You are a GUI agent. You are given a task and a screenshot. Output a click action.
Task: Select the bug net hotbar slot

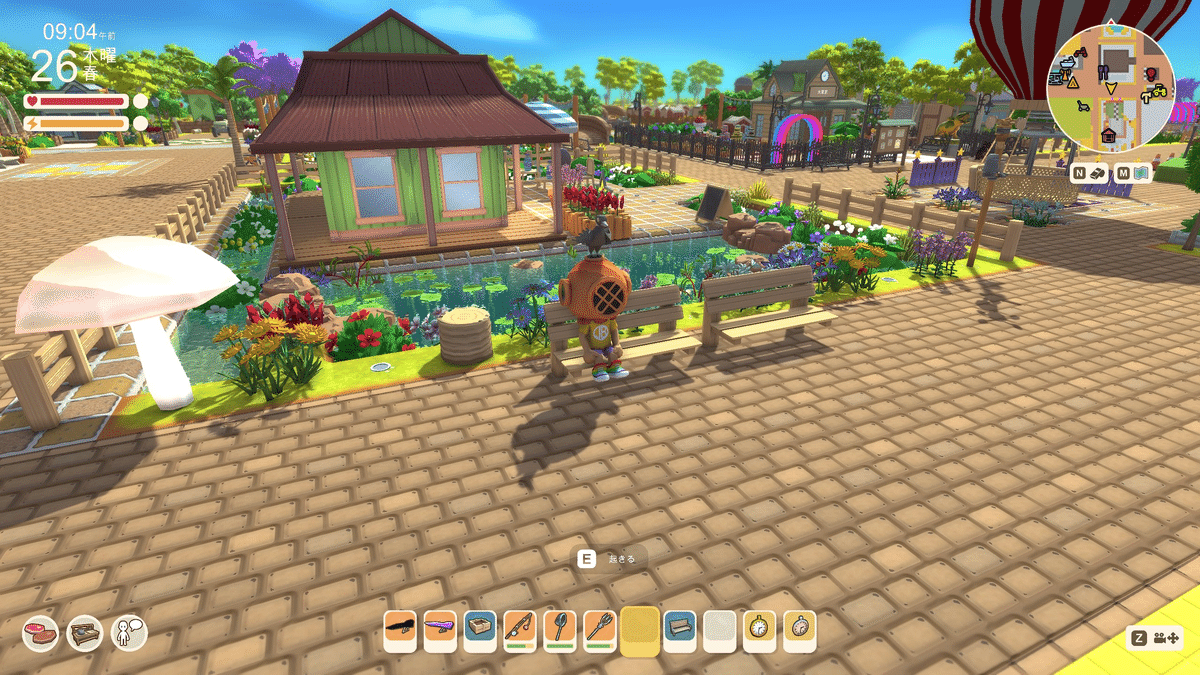560,630
